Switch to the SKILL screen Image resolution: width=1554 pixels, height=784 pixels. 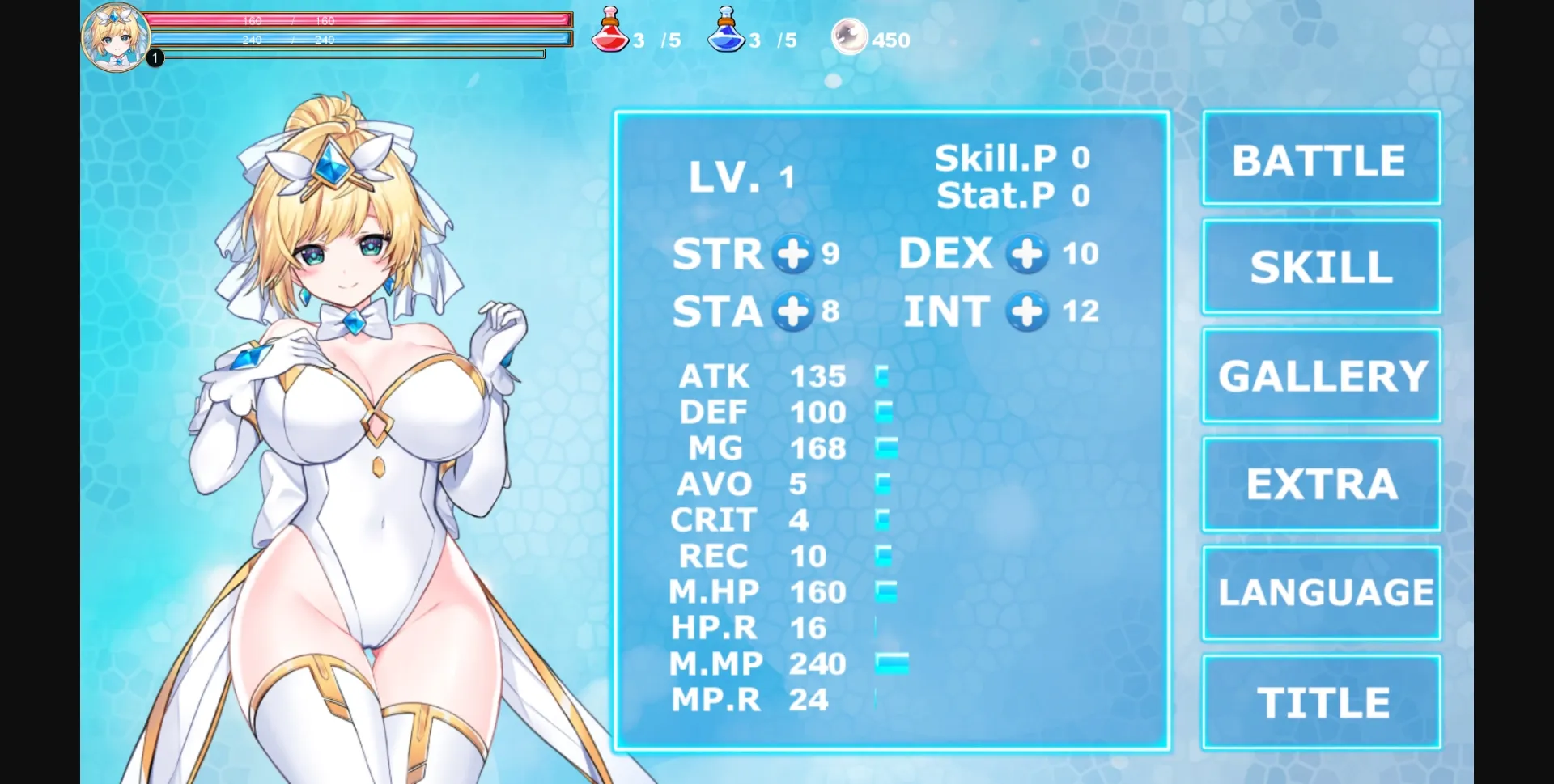(x=1320, y=267)
